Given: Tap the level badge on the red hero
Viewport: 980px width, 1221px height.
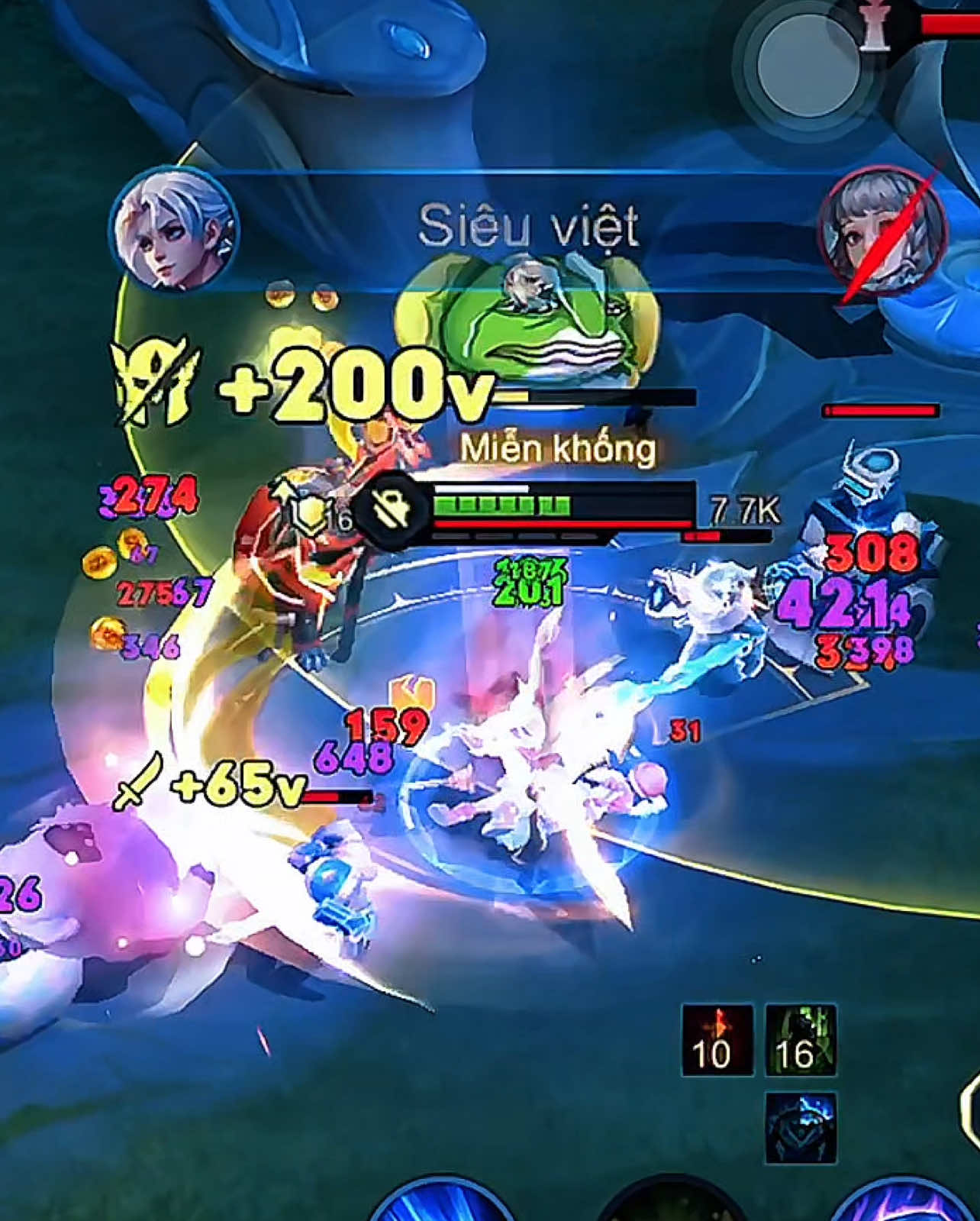Looking at the screenshot, I should point(309,513).
